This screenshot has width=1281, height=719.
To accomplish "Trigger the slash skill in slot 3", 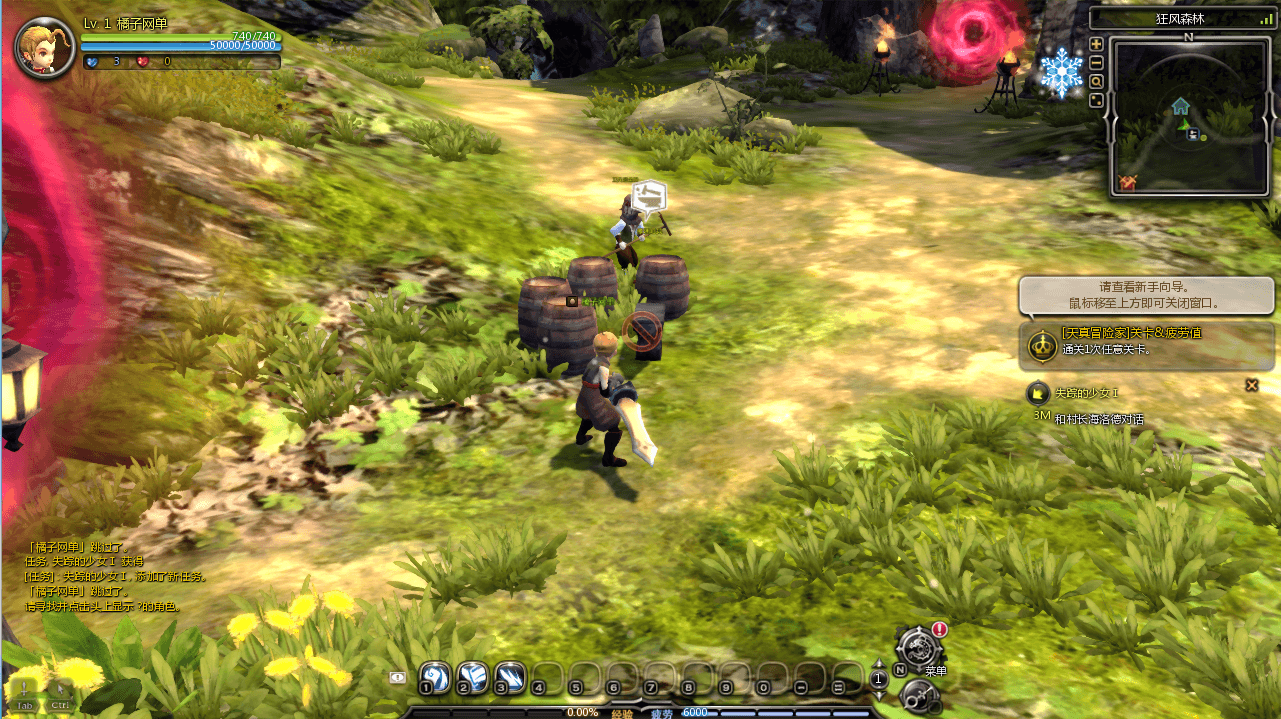I will click(509, 677).
